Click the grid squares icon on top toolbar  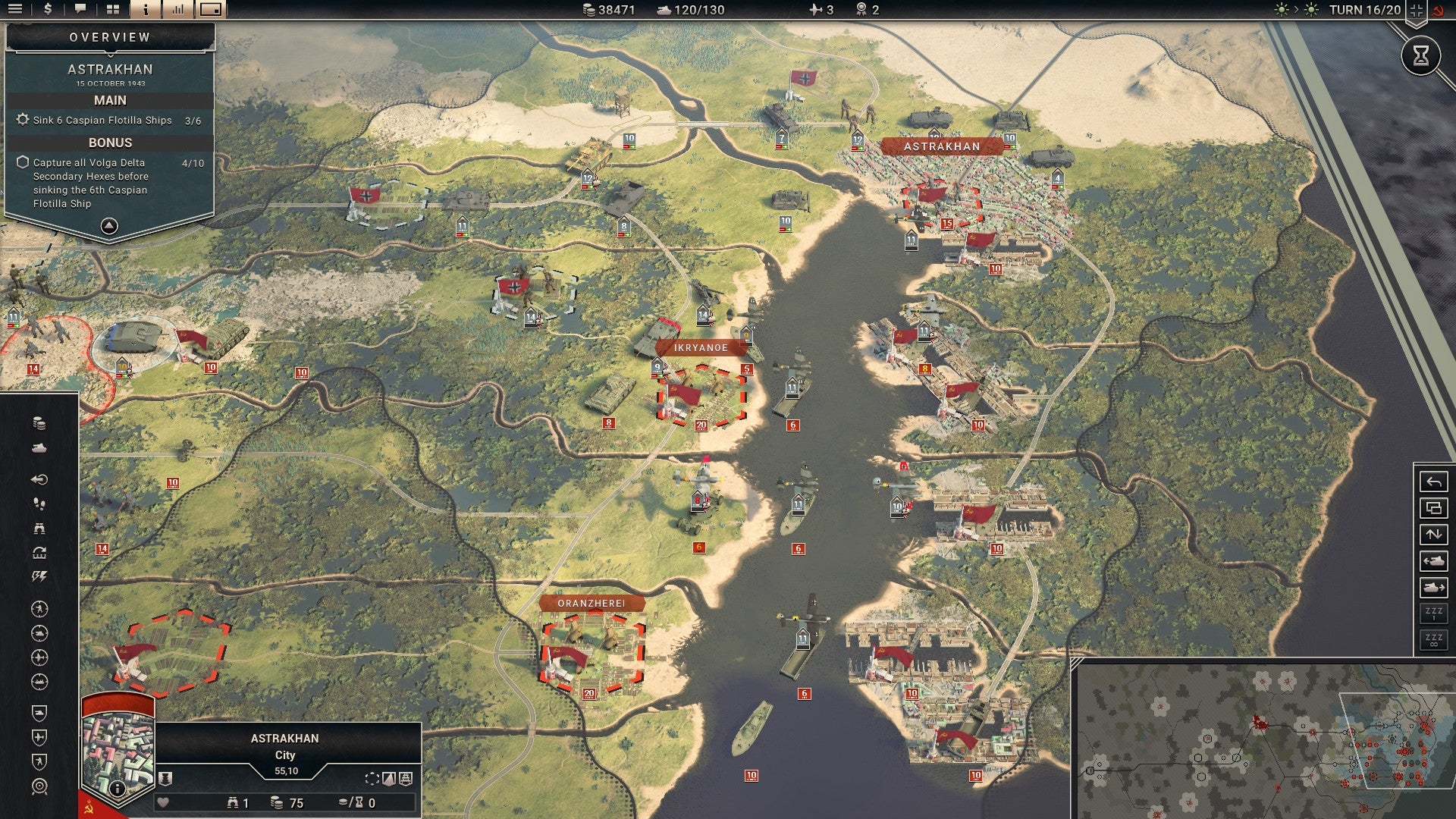112,11
